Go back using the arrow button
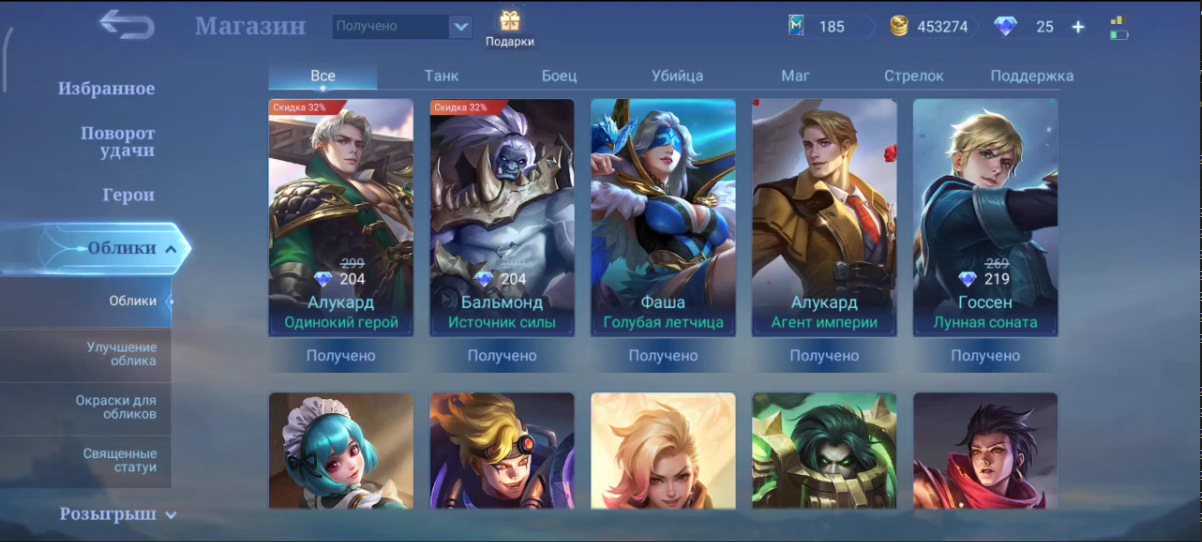 [127, 24]
